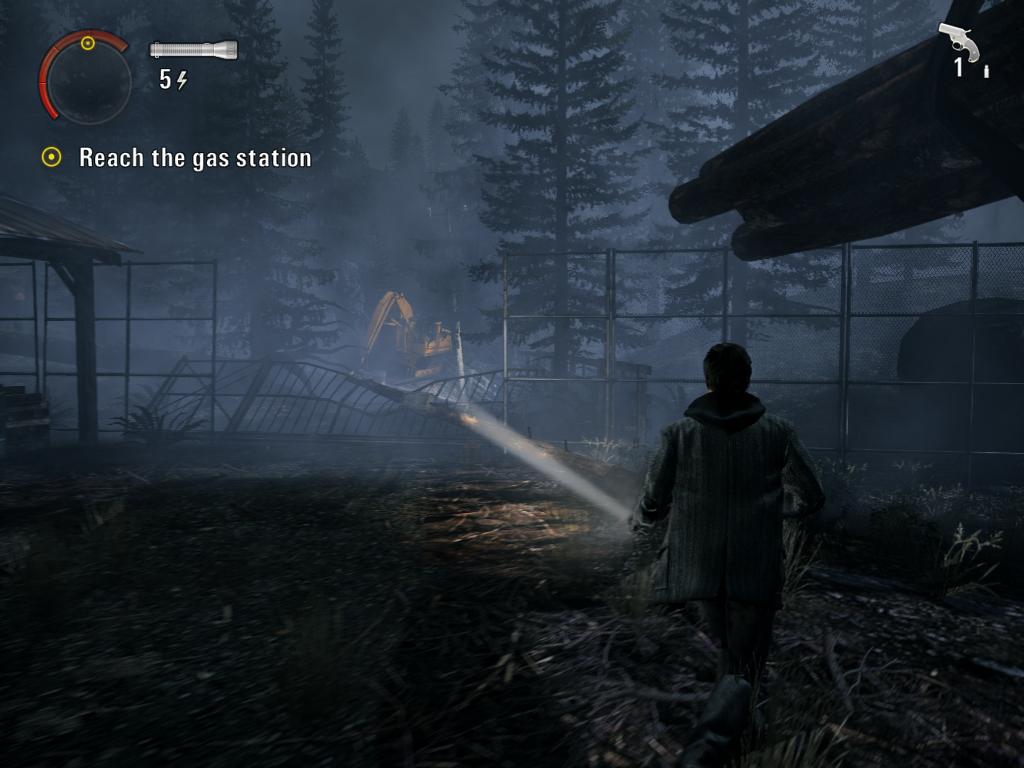Select the flashlight icon
This screenshot has height=768, width=1024.
tap(193, 50)
